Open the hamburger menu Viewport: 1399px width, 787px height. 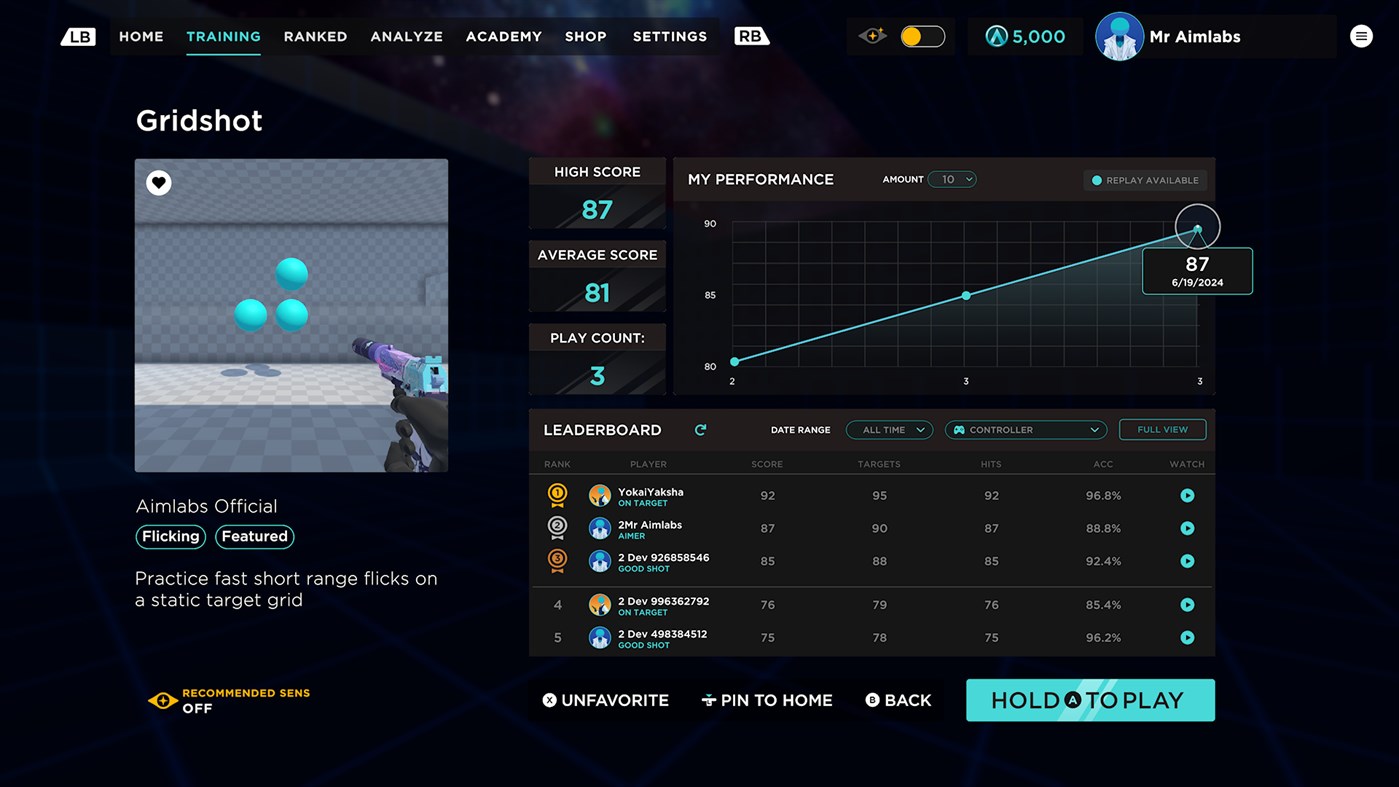(1361, 35)
